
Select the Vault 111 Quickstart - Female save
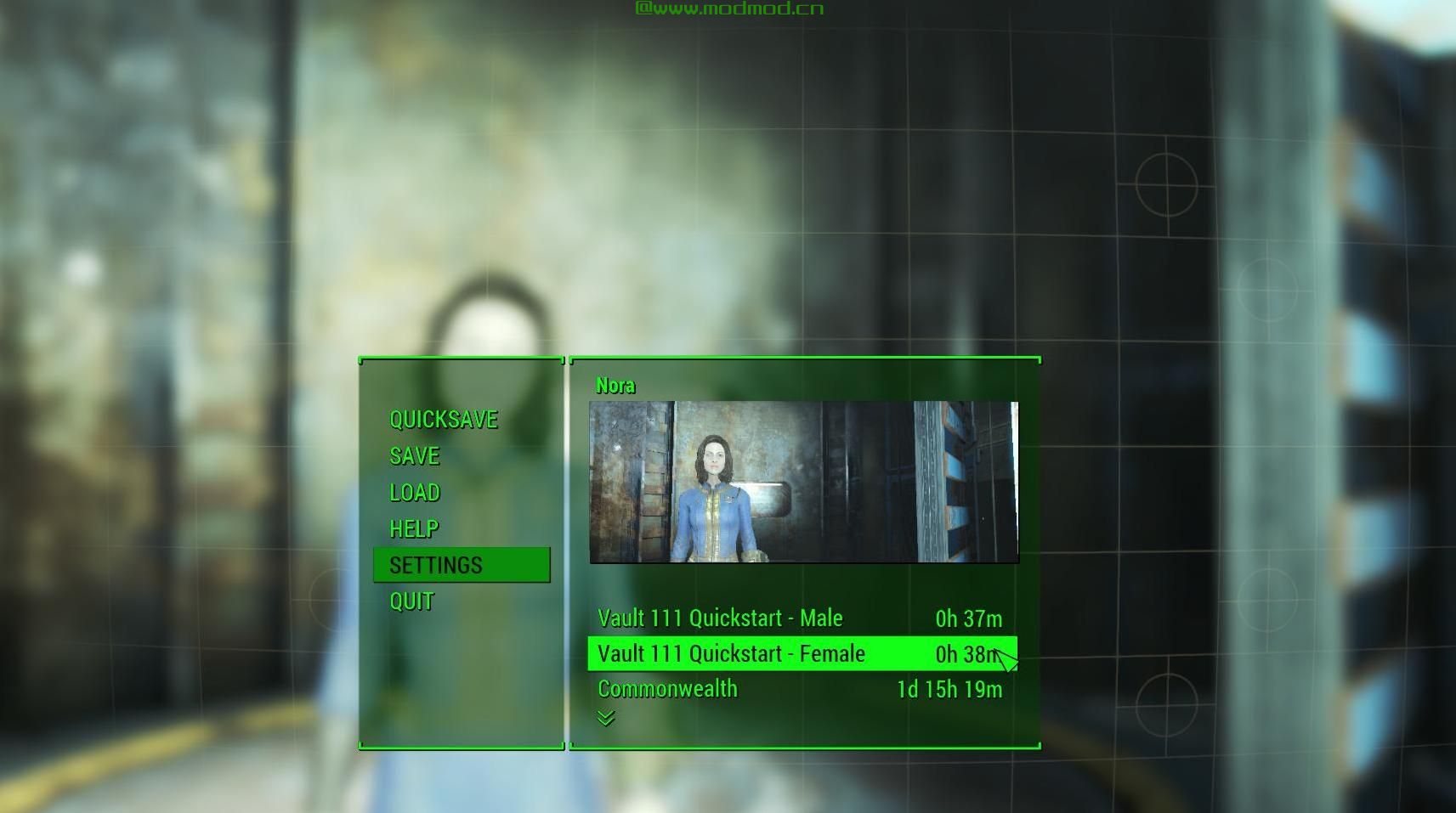coord(731,653)
